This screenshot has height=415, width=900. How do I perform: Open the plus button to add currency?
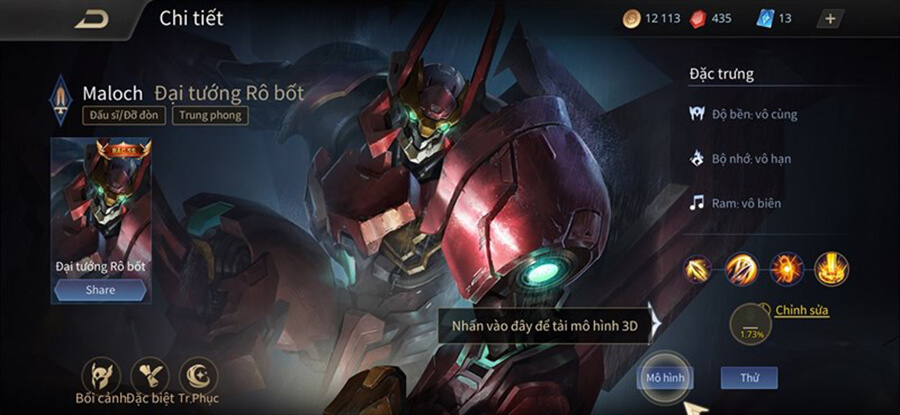pos(831,18)
